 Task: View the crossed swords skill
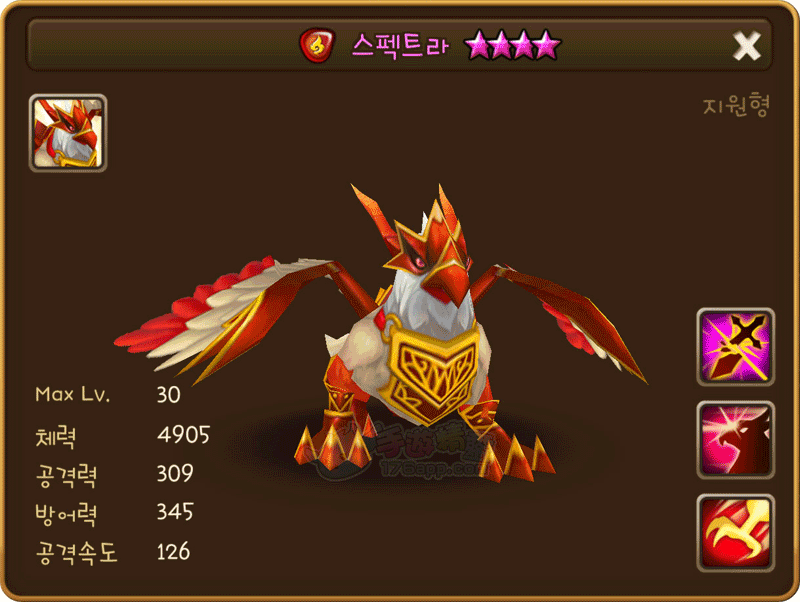735,346
